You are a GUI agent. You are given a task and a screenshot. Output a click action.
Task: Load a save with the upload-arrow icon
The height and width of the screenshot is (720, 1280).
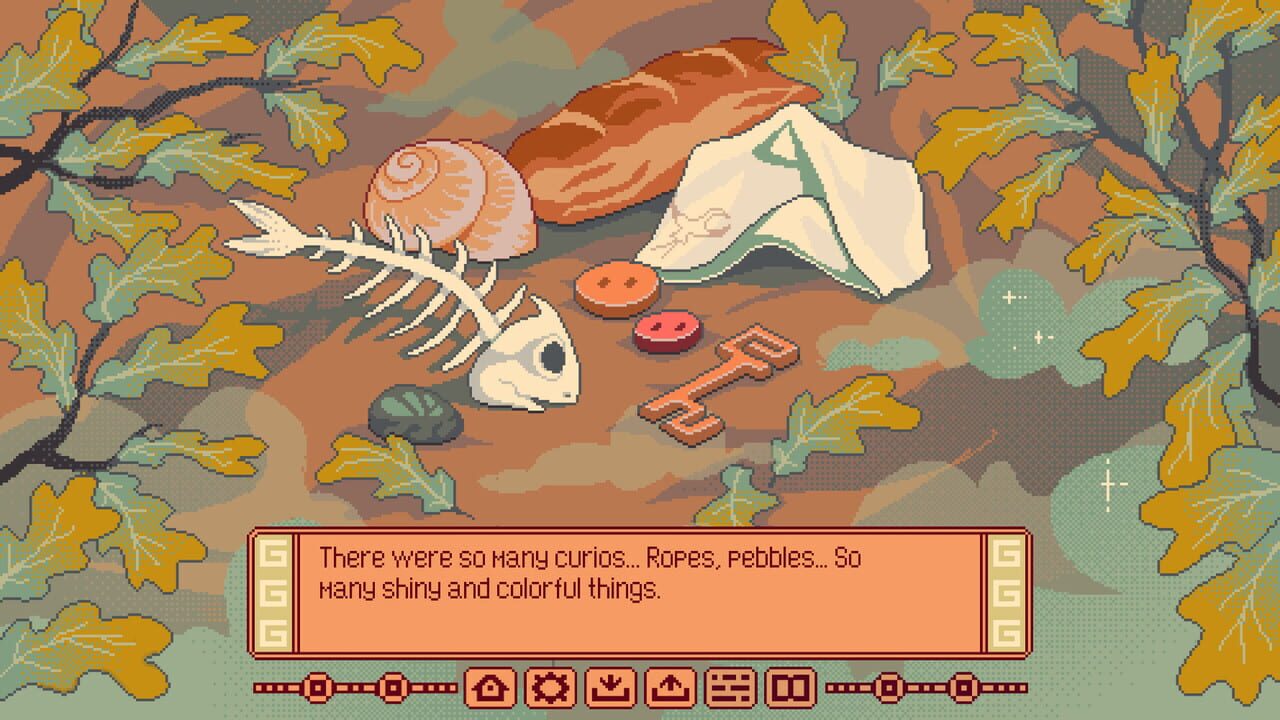(x=669, y=687)
